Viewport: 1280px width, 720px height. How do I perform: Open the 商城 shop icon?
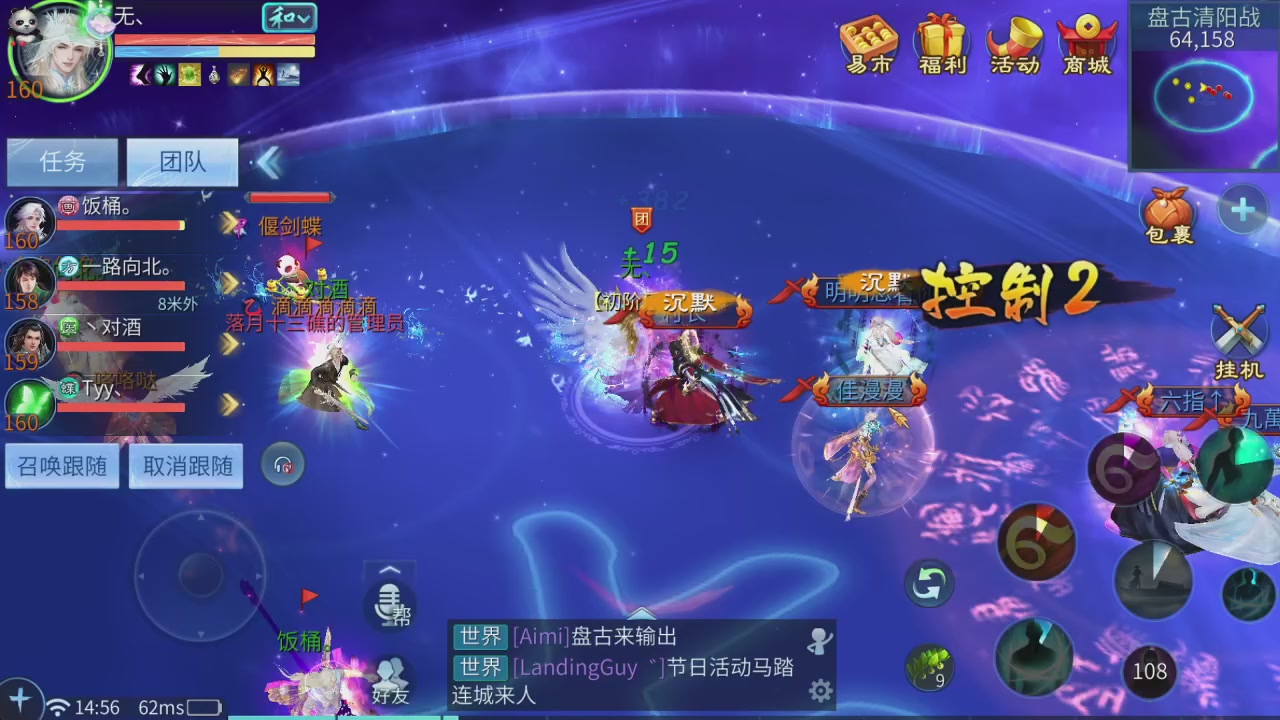[1086, 45]
